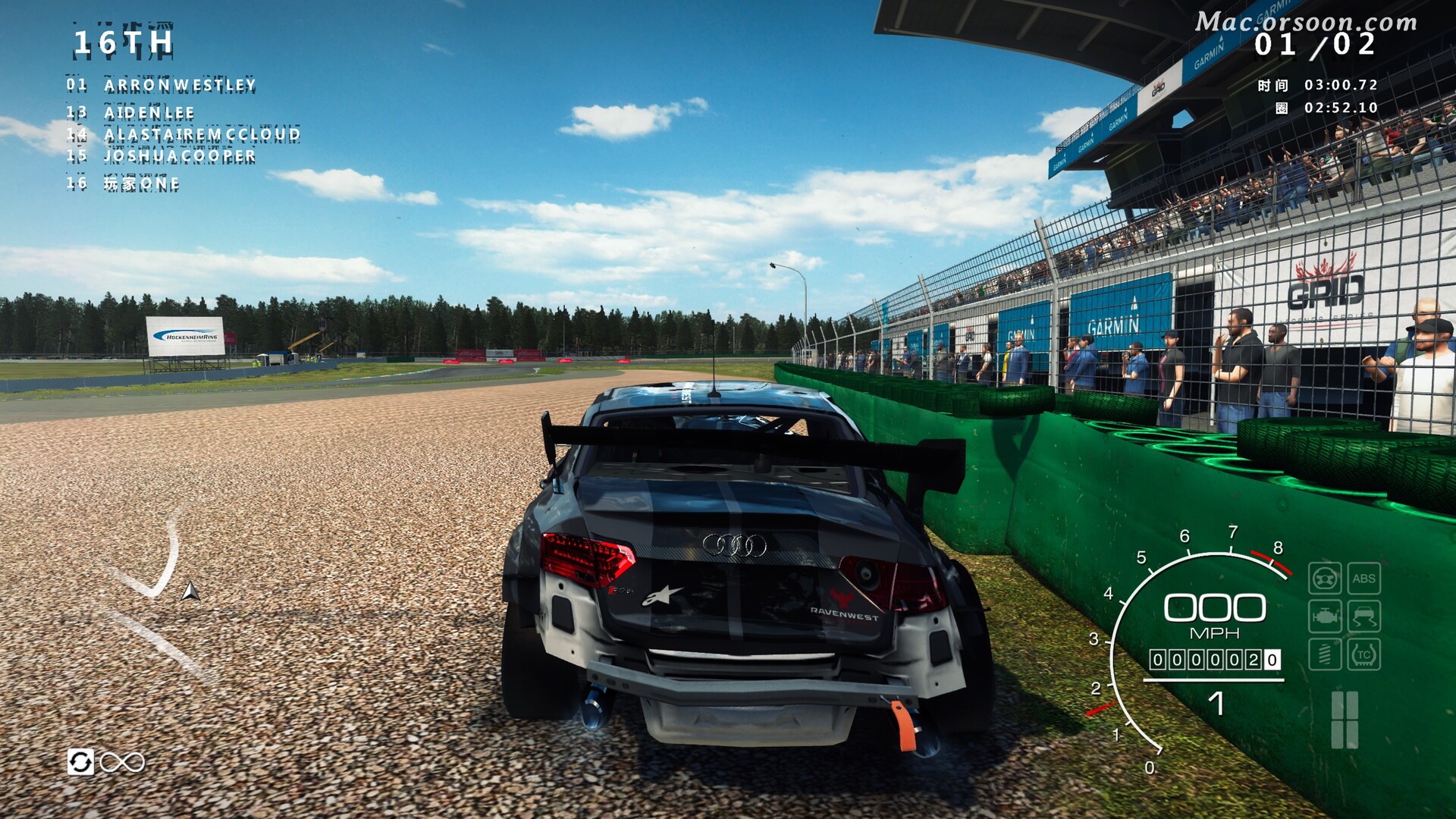The image size is (1456, 819).
Task: Select the stability control car icon
Action: 1364,616
